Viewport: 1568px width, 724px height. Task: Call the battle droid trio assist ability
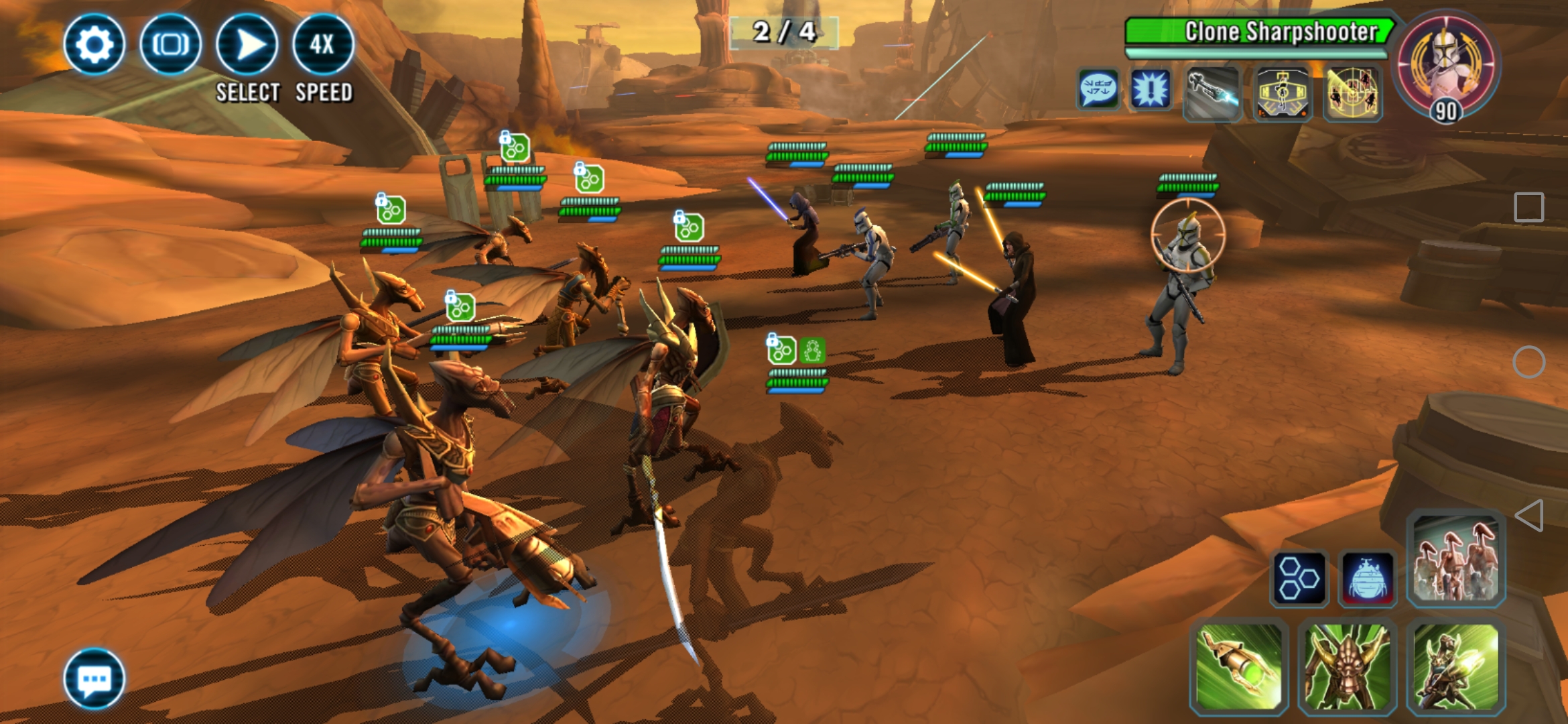(x=1455, y=560)
